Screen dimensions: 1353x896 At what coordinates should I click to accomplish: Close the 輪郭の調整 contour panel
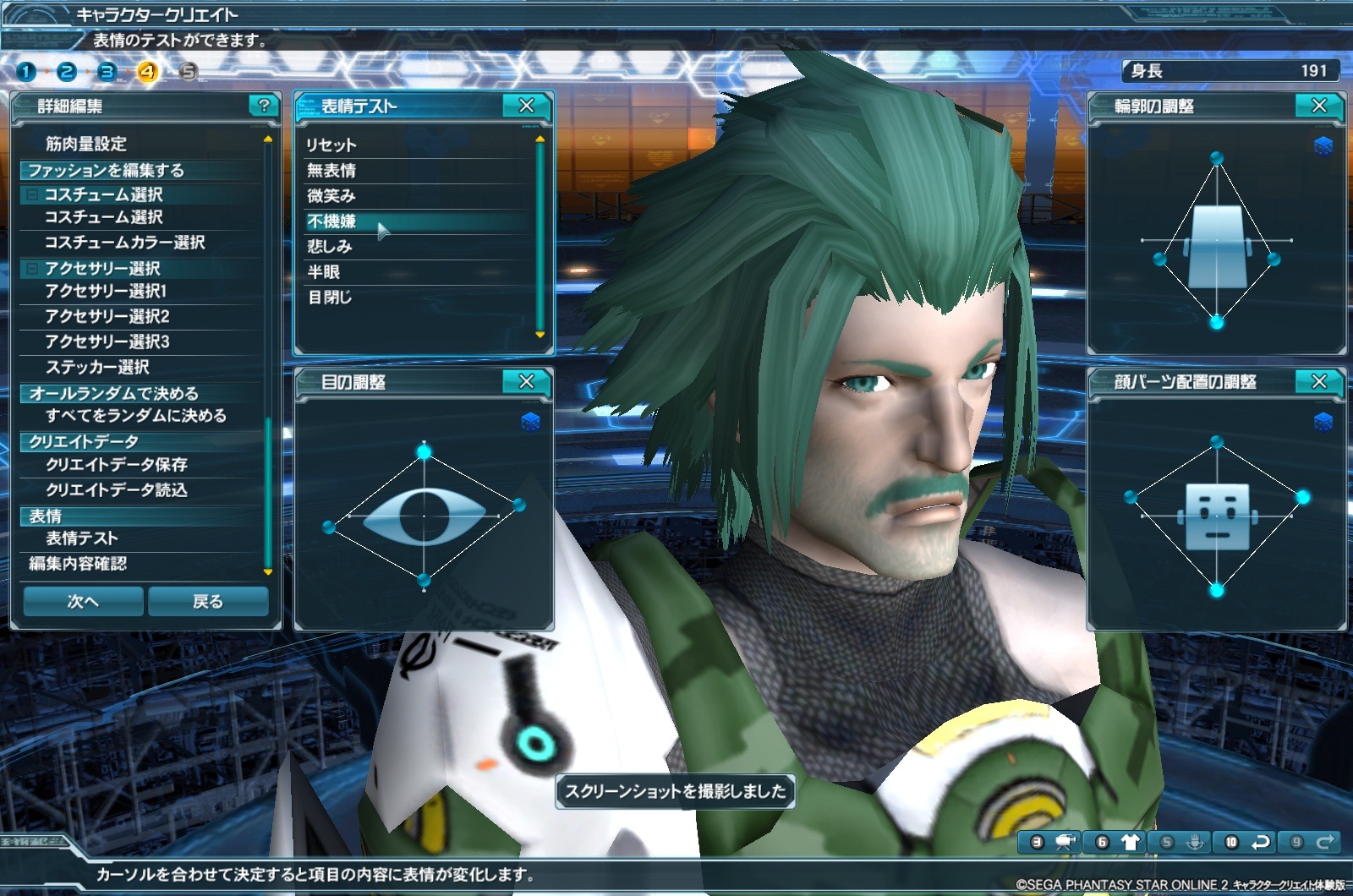1318,106
